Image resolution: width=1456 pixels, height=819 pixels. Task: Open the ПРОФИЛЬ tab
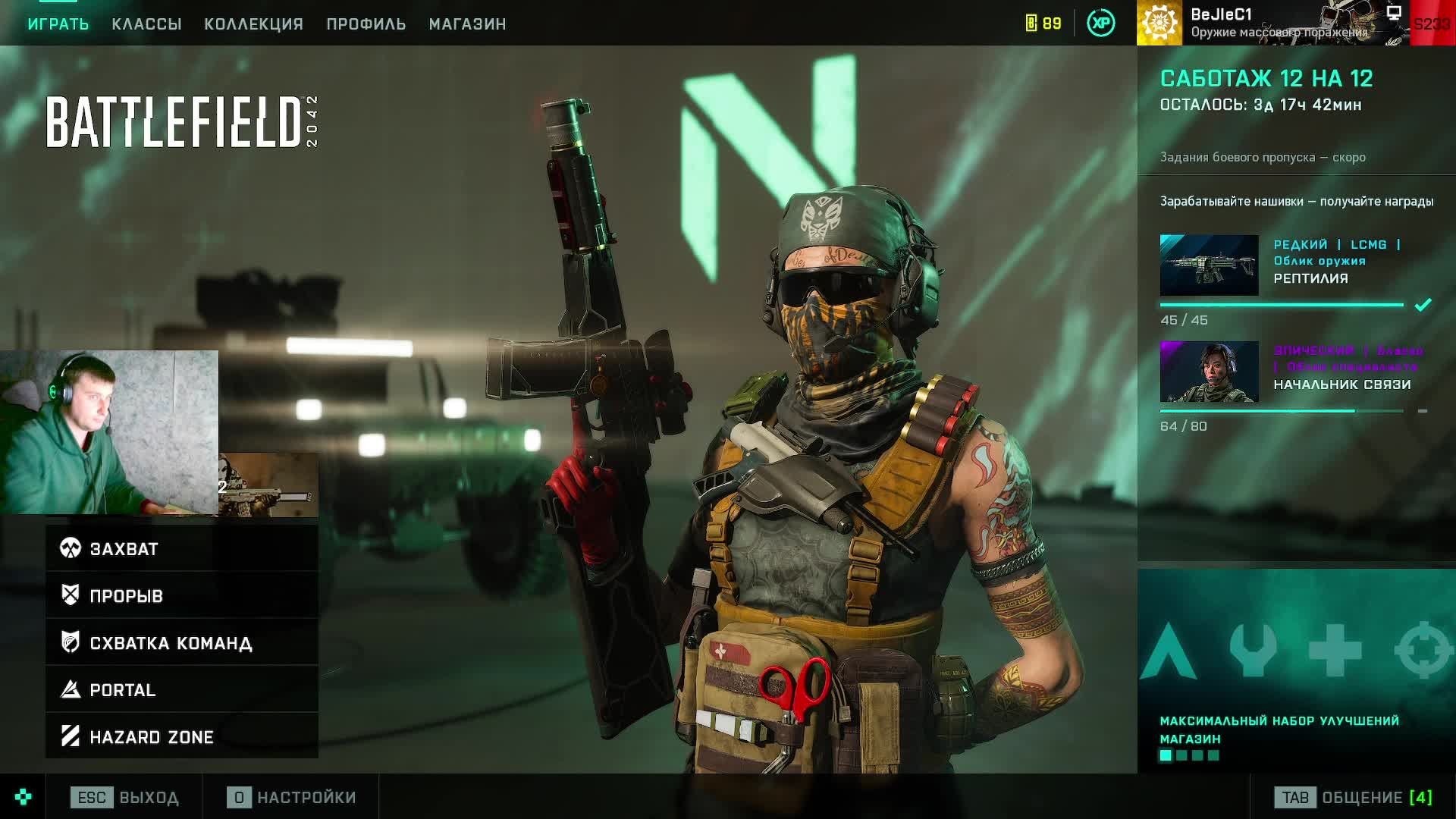[366, 24]
